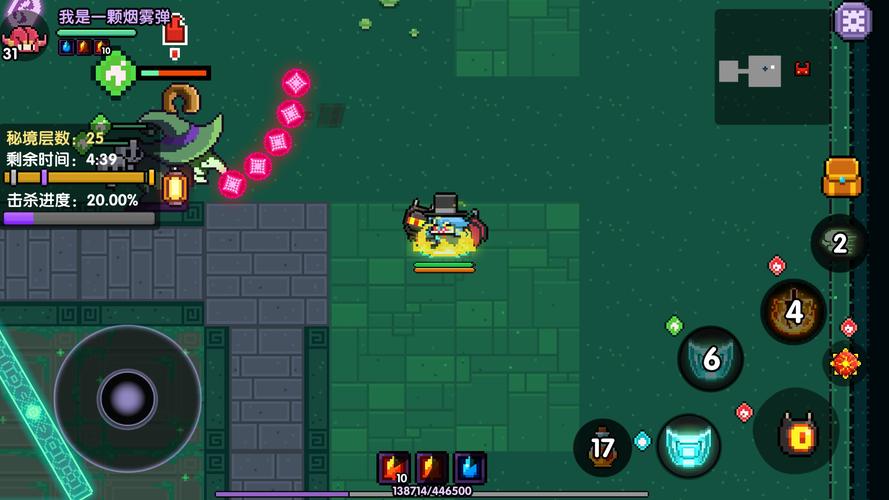Activate the shield skill showing cooldown 6
889x500 pixels.
(711, 359)
